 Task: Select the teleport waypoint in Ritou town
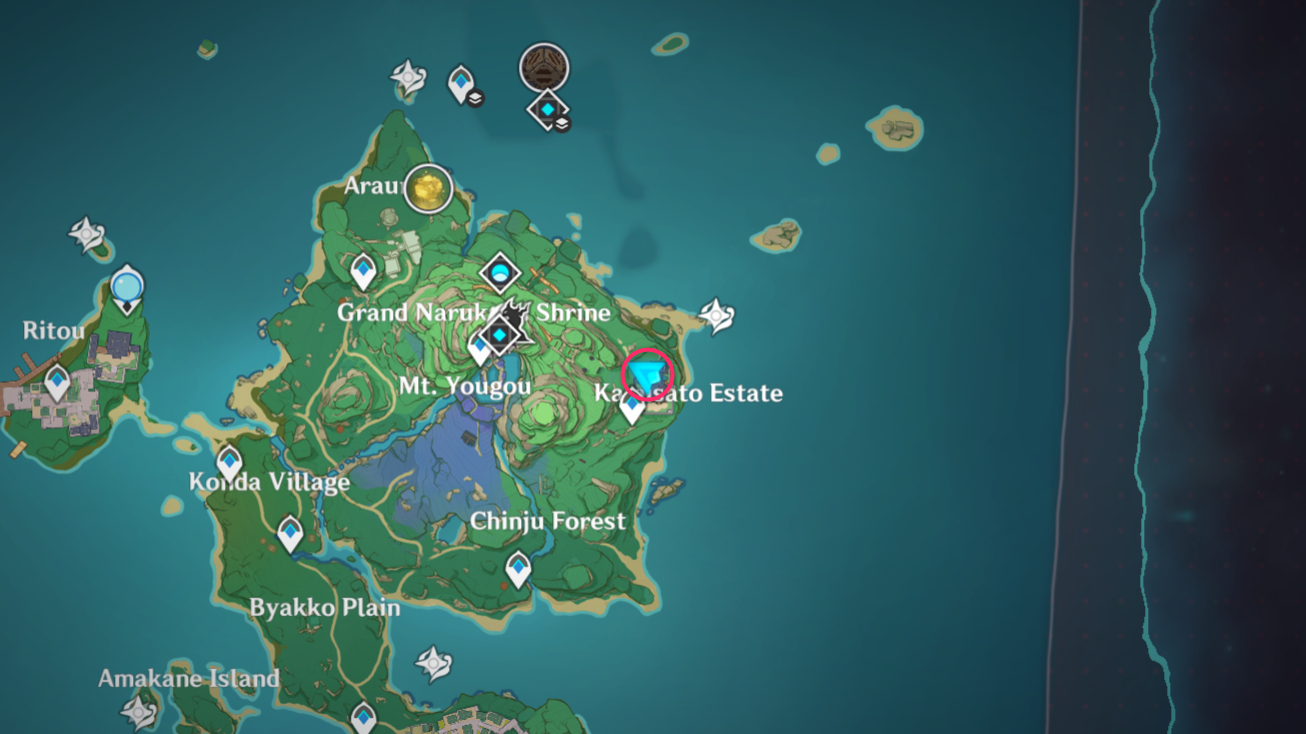pyautogui.click(x=57, y=381)
